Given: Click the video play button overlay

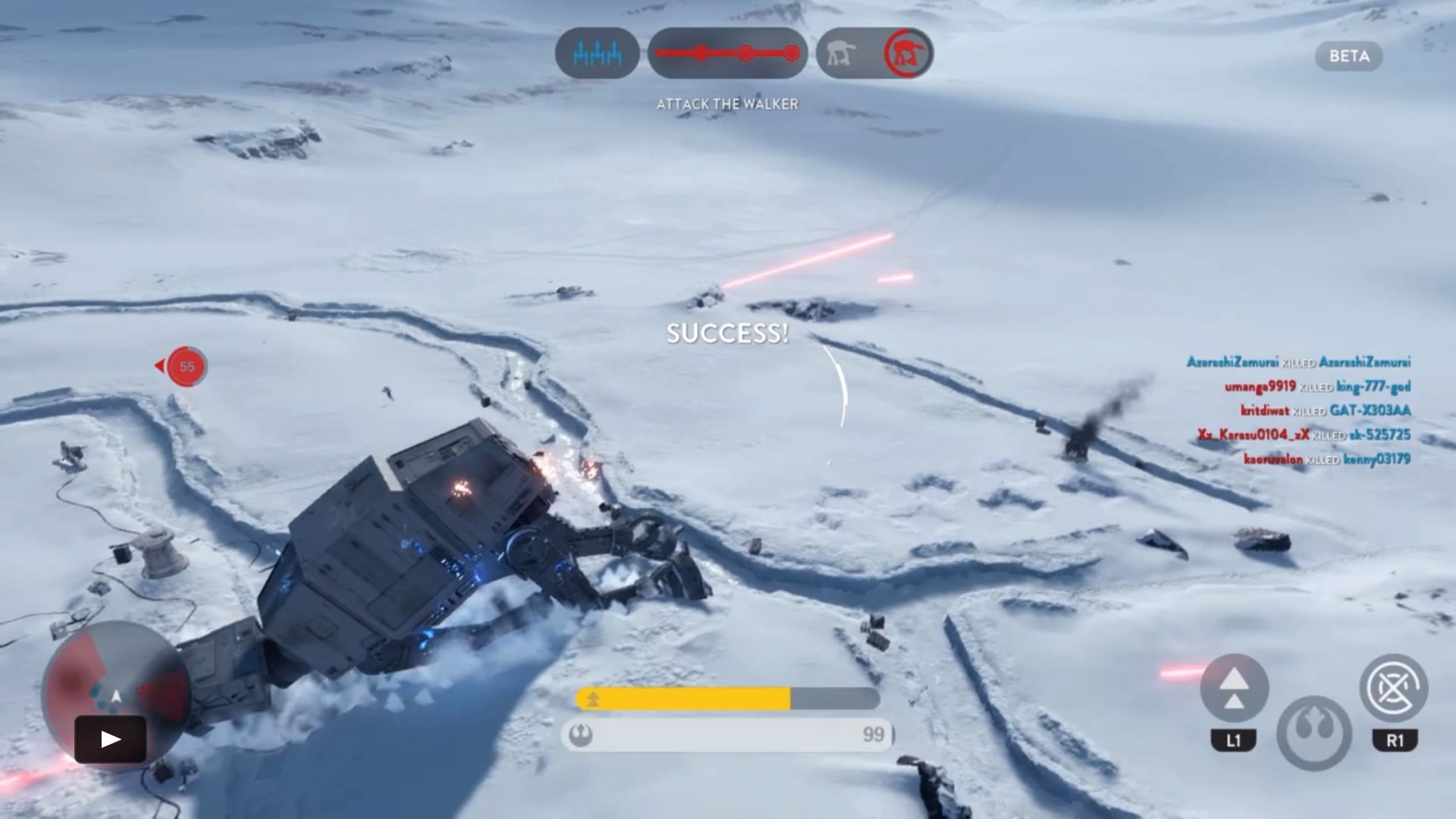Looking at the screenshot, I should (x=111, y=739).
